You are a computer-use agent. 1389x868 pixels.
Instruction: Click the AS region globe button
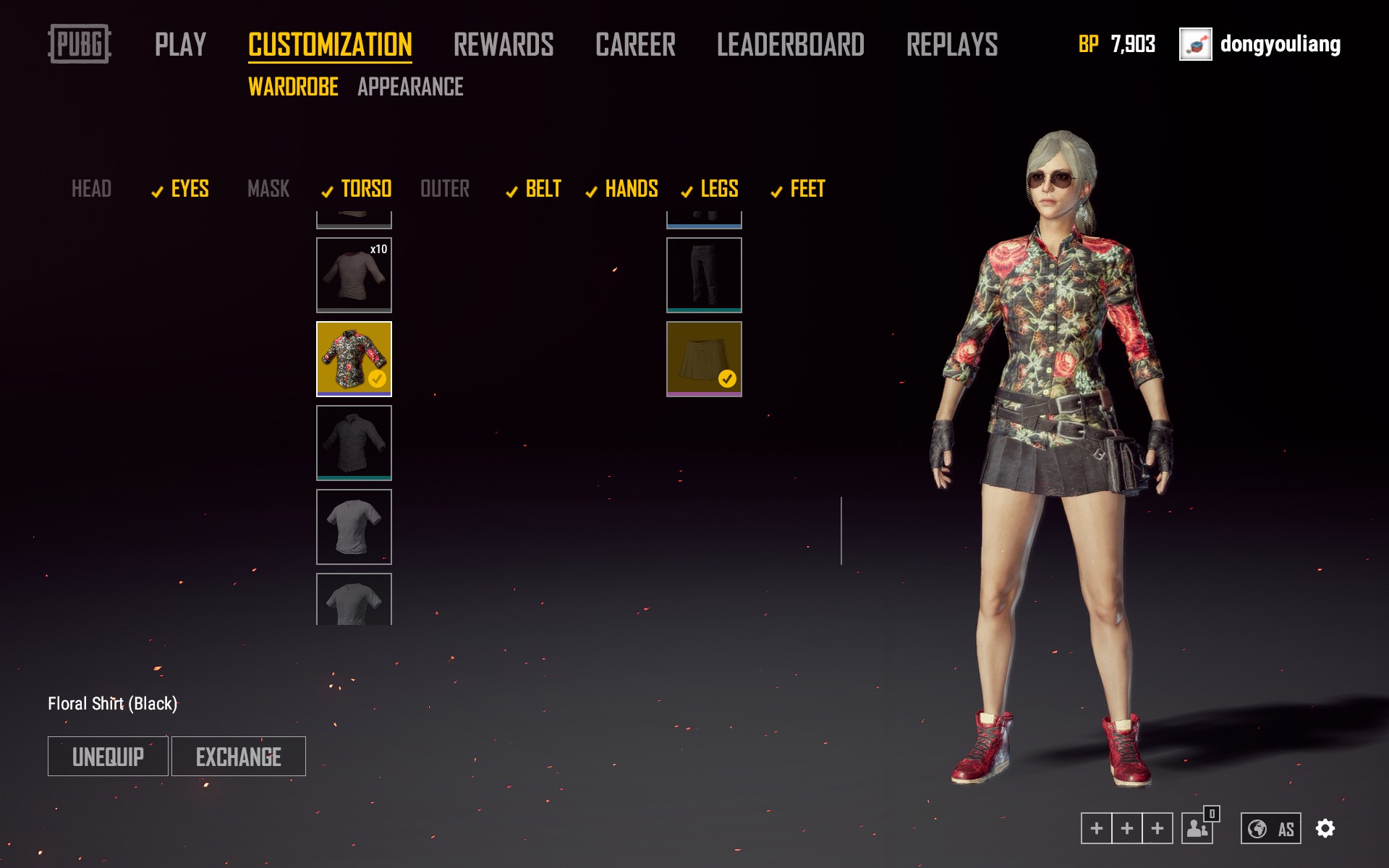[x=1271, y=828]
